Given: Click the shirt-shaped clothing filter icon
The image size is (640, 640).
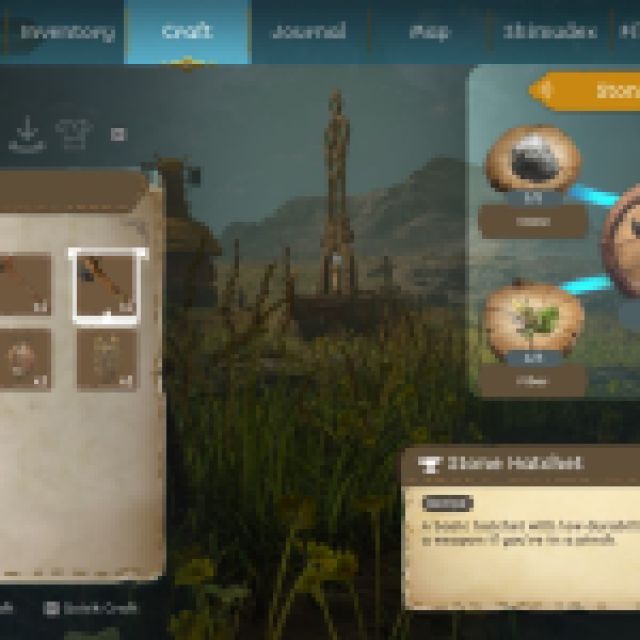Looking at the screenshot, I should click(72, 133).
